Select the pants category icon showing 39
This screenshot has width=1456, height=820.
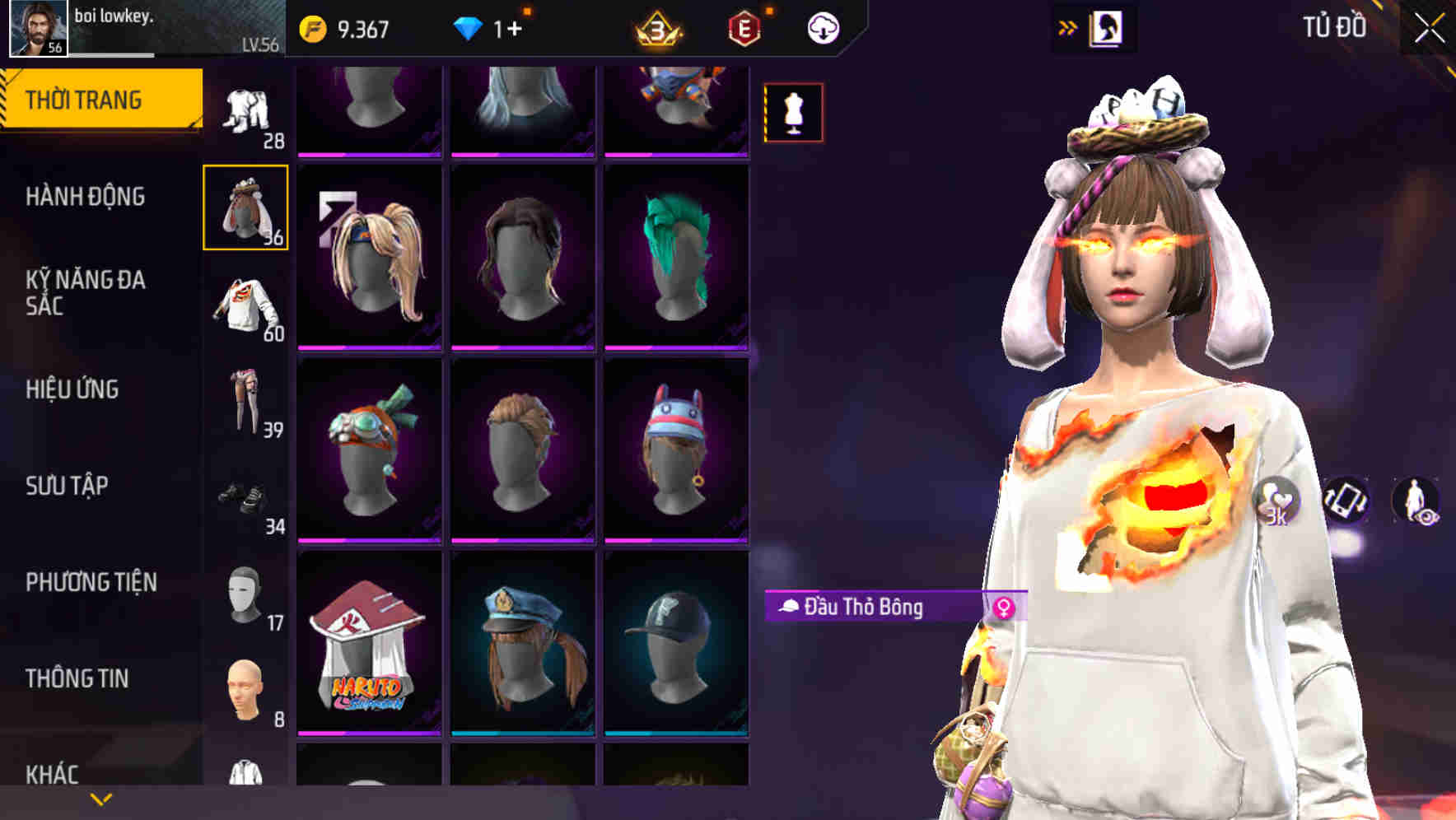[245, 401]
